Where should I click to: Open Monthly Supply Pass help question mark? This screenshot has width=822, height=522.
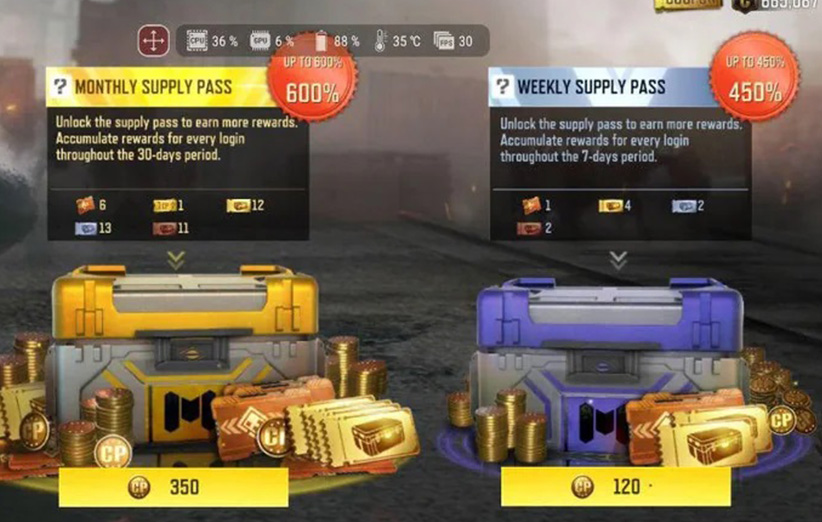[x=61, y=87]
